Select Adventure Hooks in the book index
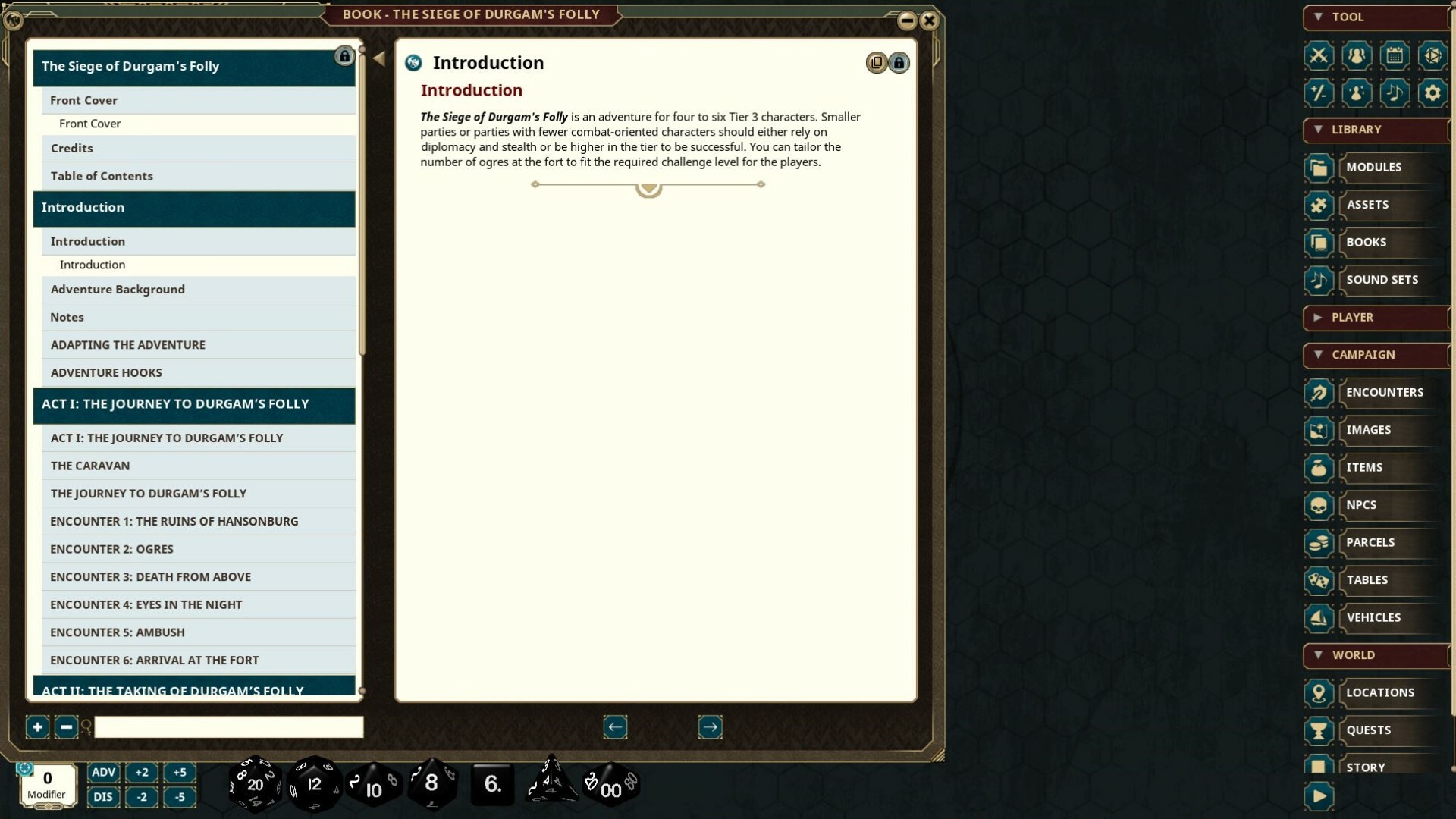1456x819 pixels. click(x=106, y=372)
